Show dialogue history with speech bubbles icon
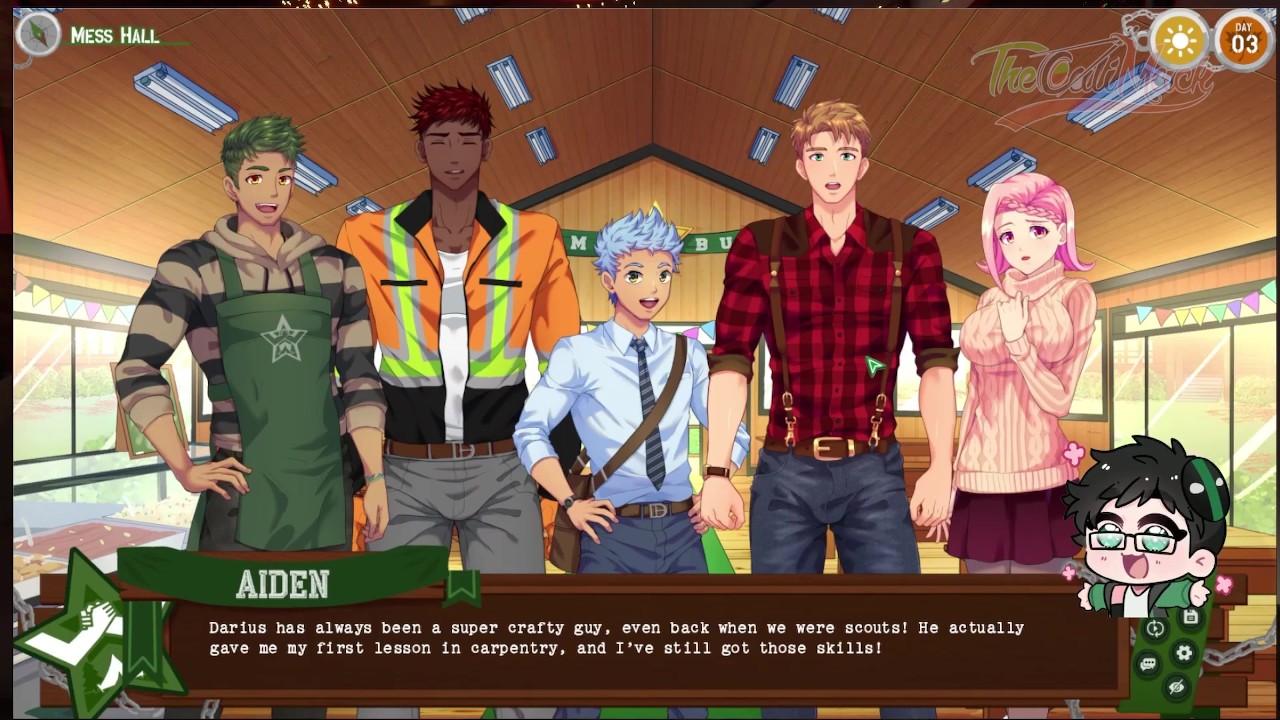The height and width of the screenshot is (720, 1280). coord(1148,664)
